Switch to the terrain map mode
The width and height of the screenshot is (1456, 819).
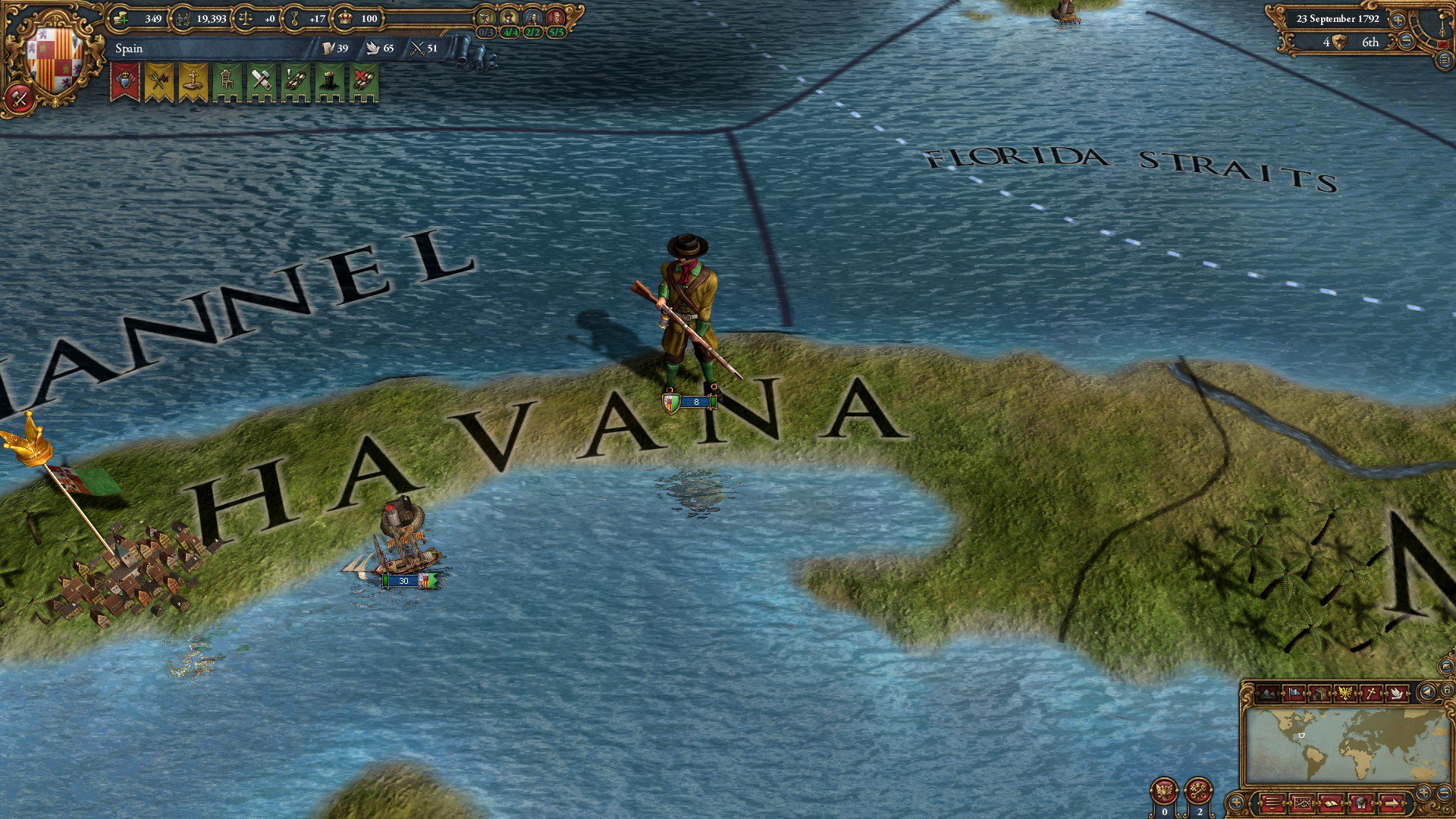click(x=1267, y=693)
